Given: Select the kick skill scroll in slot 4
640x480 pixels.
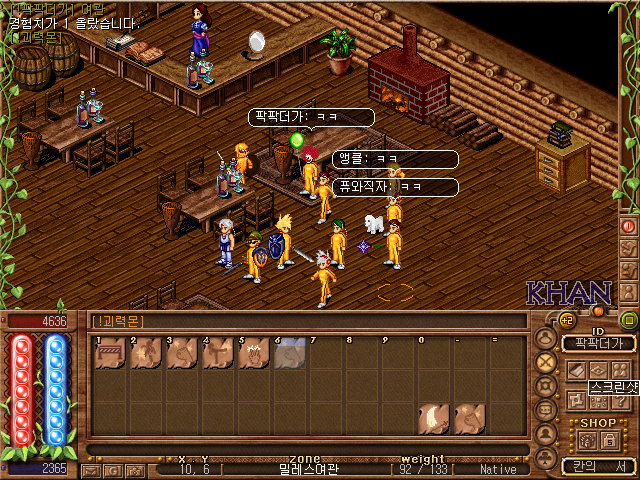Looking at the screenshot, I should [218, 354].
